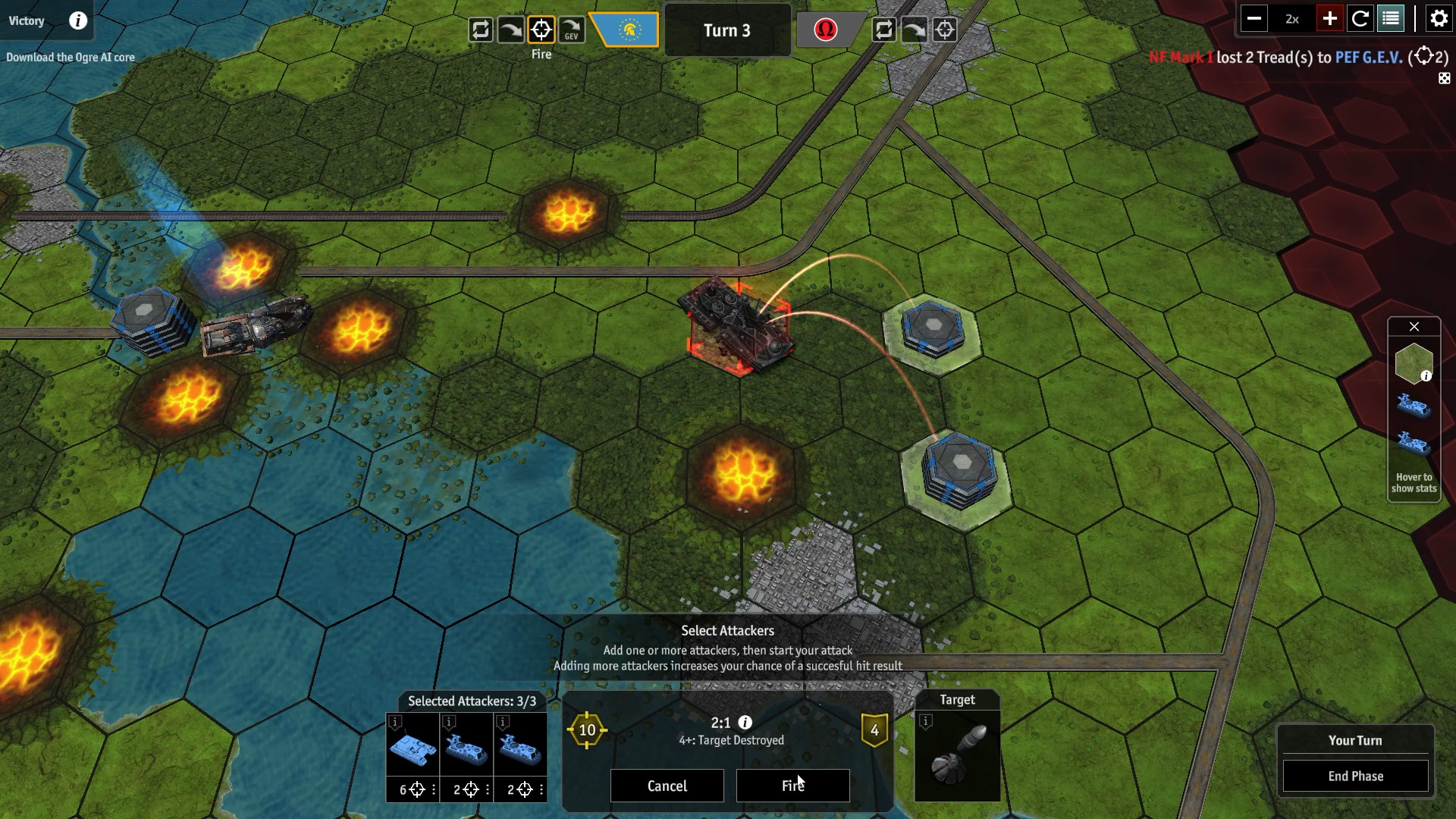1456x819 pixels.
Task: Click the plus to increase the 2x zoom
Action: (1329, 18)
